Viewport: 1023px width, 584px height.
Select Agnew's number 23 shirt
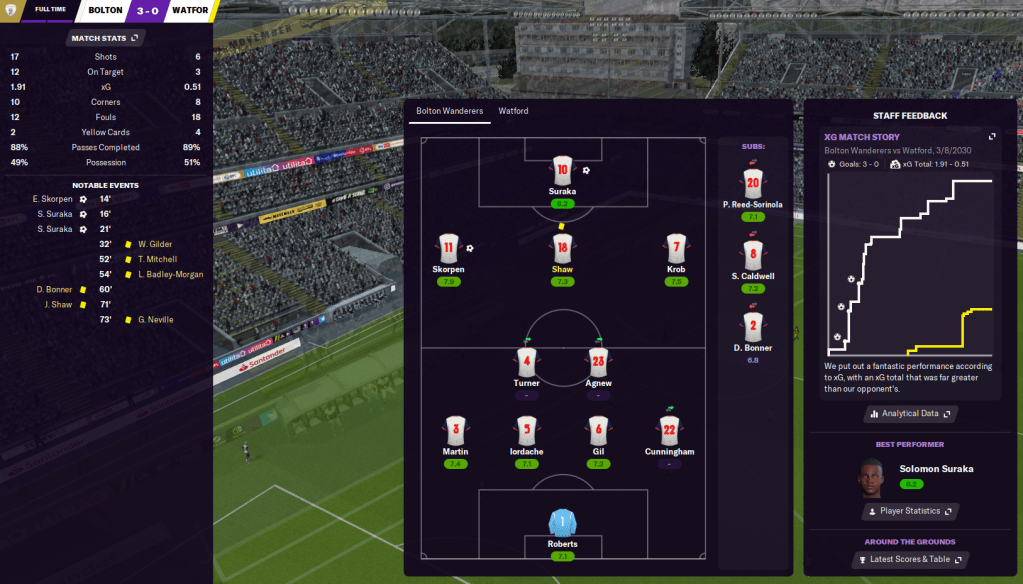pos(598,362)
